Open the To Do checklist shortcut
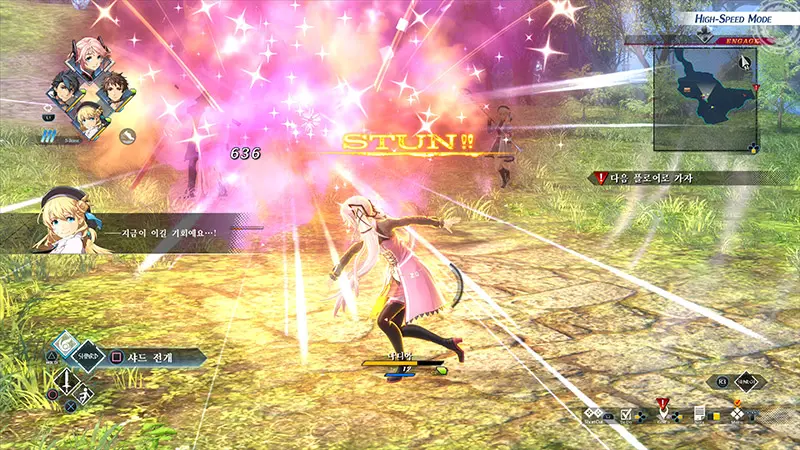 [x=626, y=415]
